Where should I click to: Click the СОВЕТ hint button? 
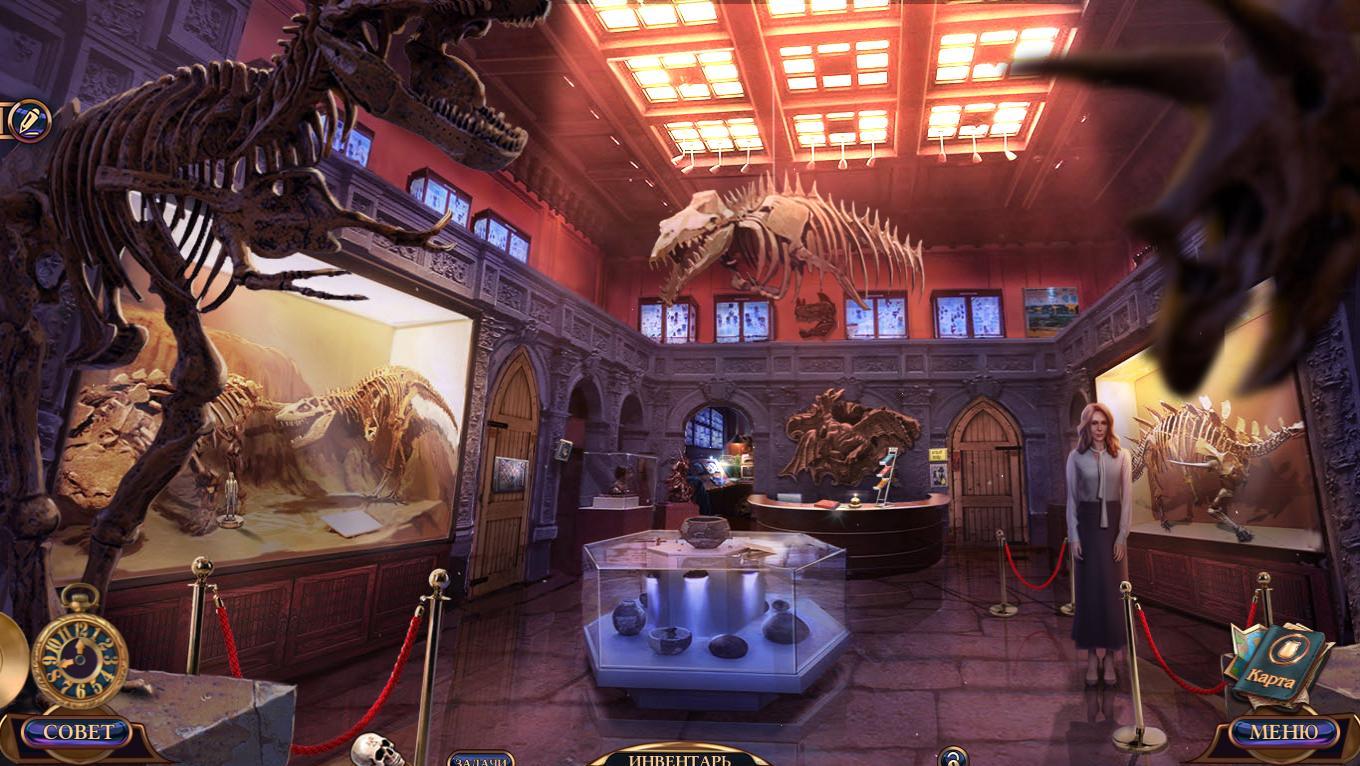(x=78, y=732)
